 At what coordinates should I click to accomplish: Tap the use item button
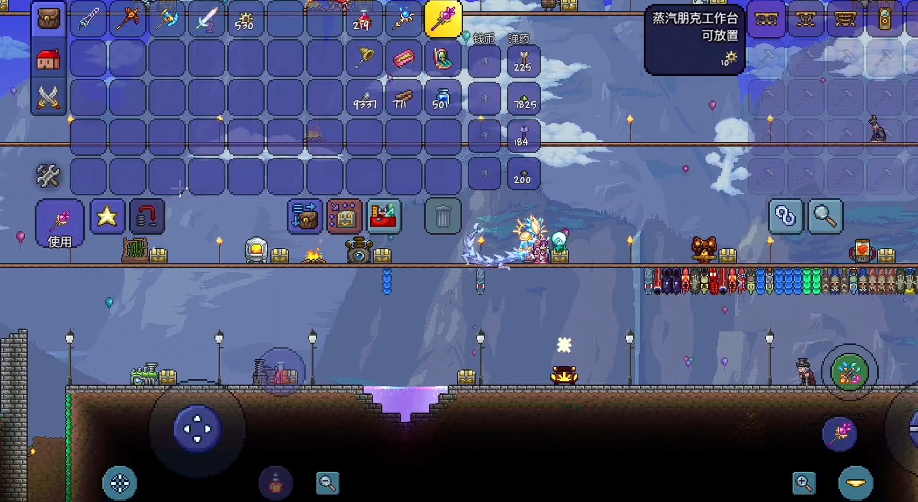click(60, 222)
